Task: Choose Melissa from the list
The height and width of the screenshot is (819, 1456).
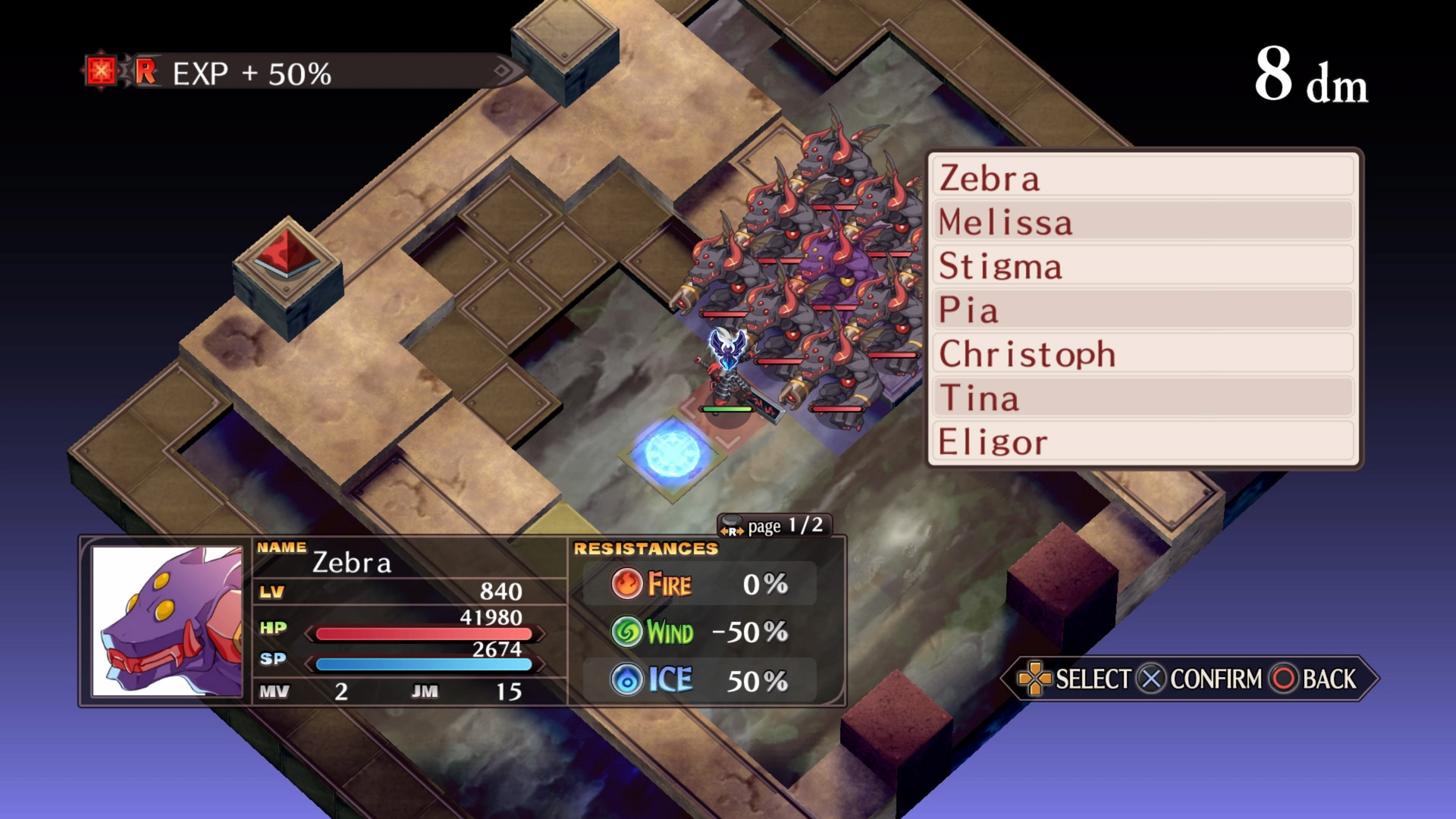Action: (1144, 221)
